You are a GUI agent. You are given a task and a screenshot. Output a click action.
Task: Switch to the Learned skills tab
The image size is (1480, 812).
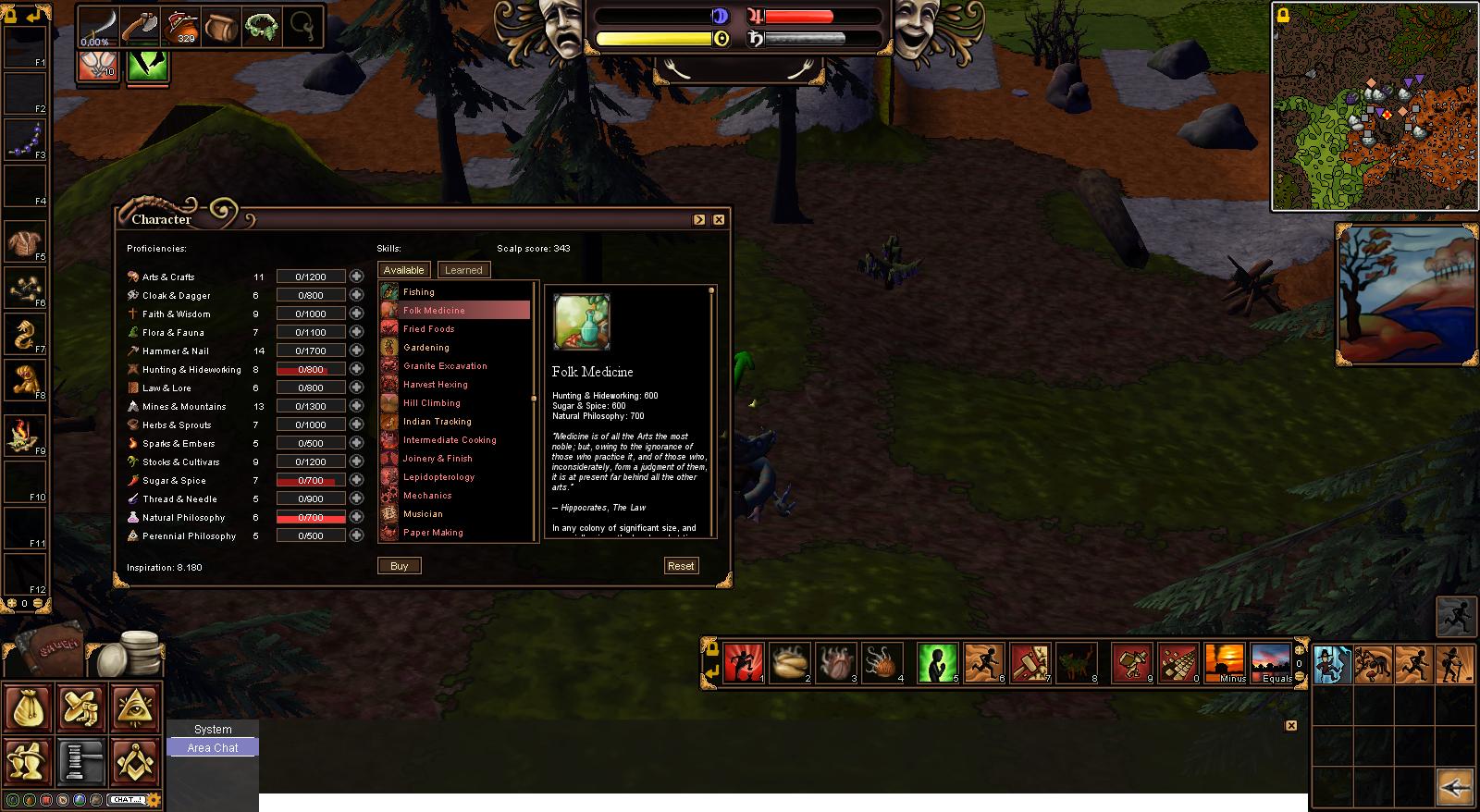[463, 270]
